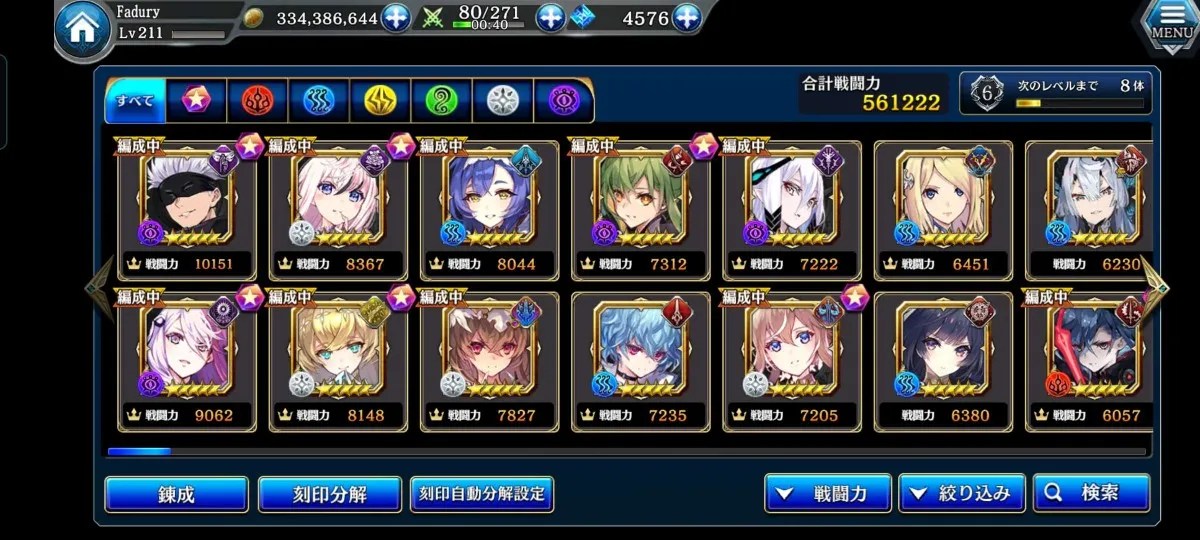Filter by the blue water element tab

tap(319, 100)
